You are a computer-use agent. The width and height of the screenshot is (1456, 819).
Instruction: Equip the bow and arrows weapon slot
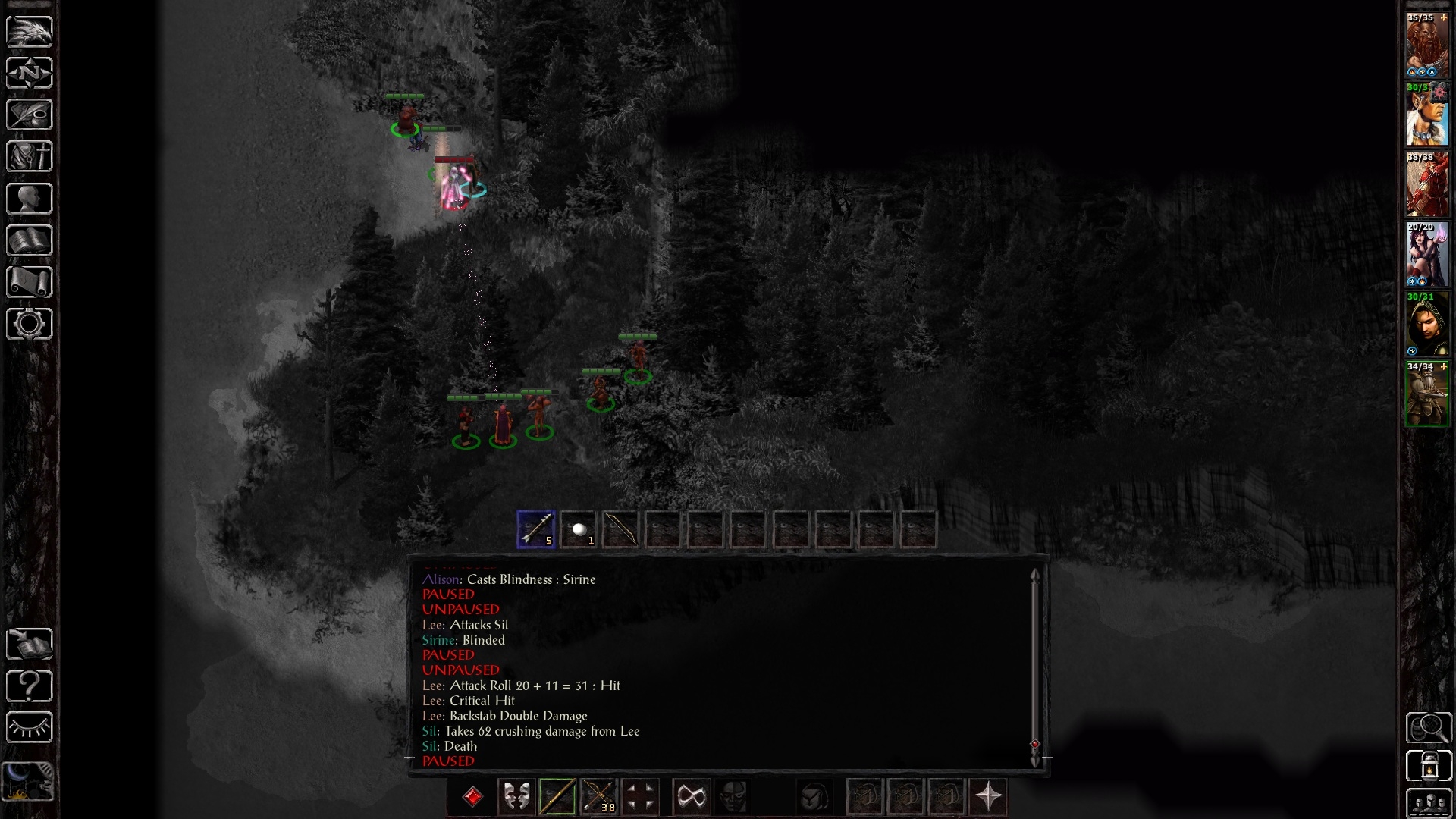[x=598, y=797]
